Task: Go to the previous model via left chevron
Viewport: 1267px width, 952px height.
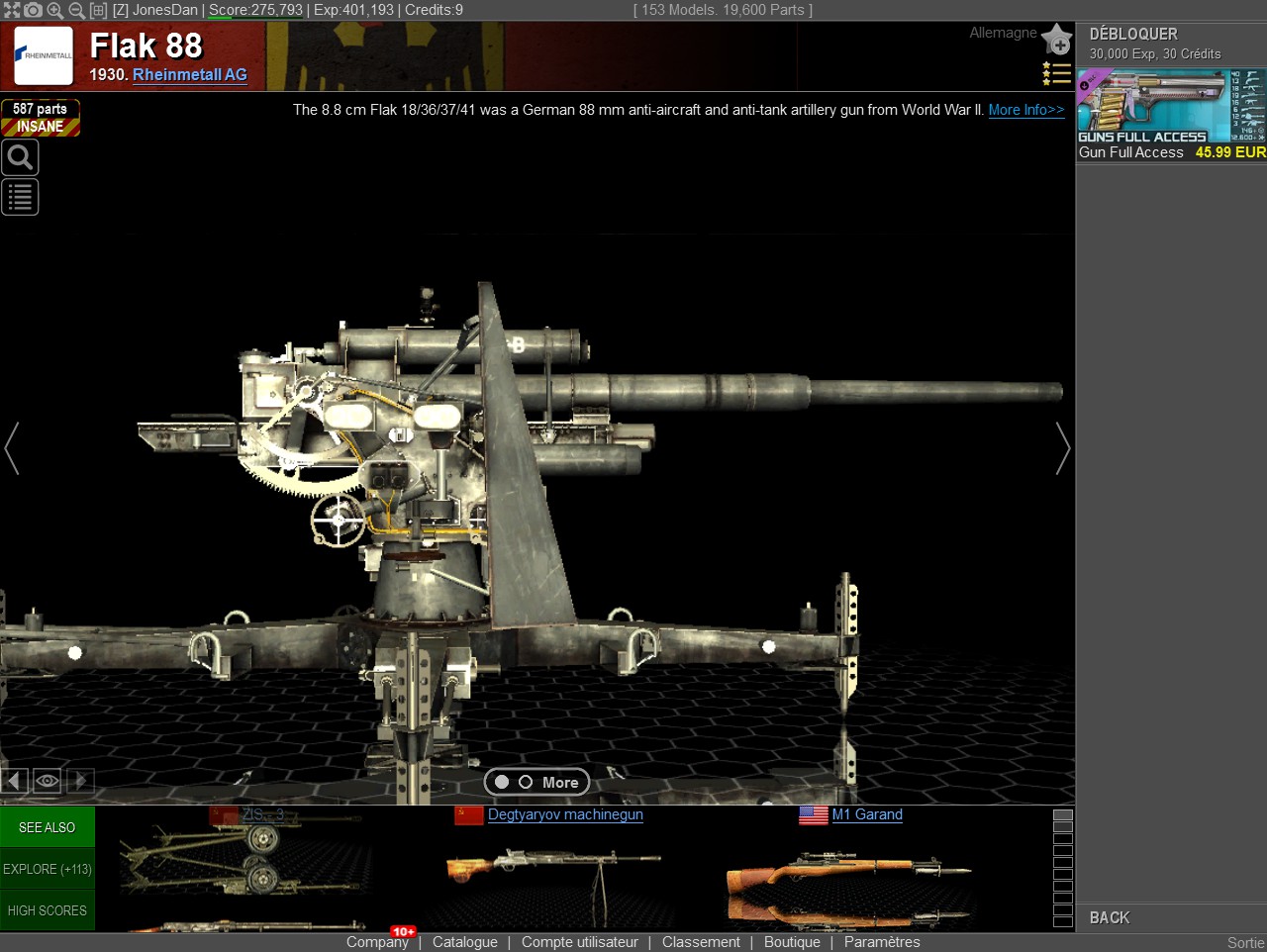Action: [12, 448]
